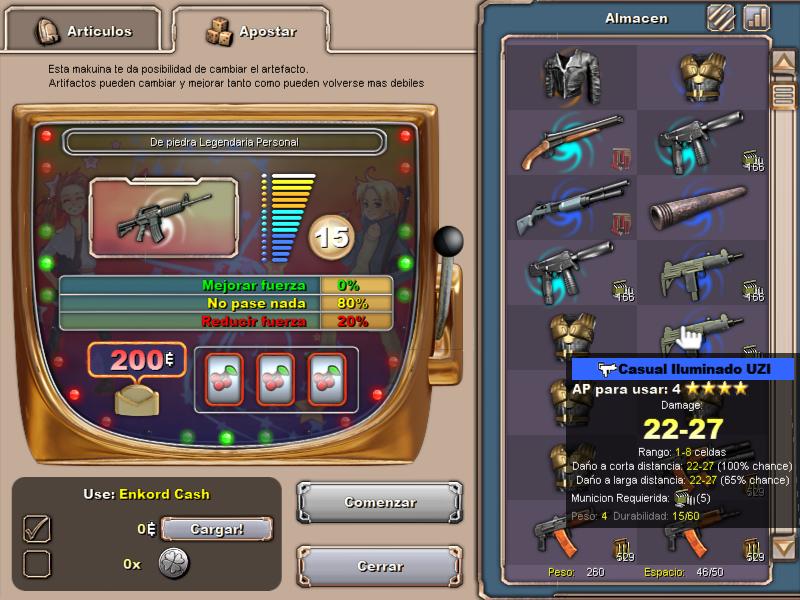Image resolution: width=800 pixels, height=600 pixels.
Task: Click the striped sort button beside Almacen
Action: tap(720, 17)
